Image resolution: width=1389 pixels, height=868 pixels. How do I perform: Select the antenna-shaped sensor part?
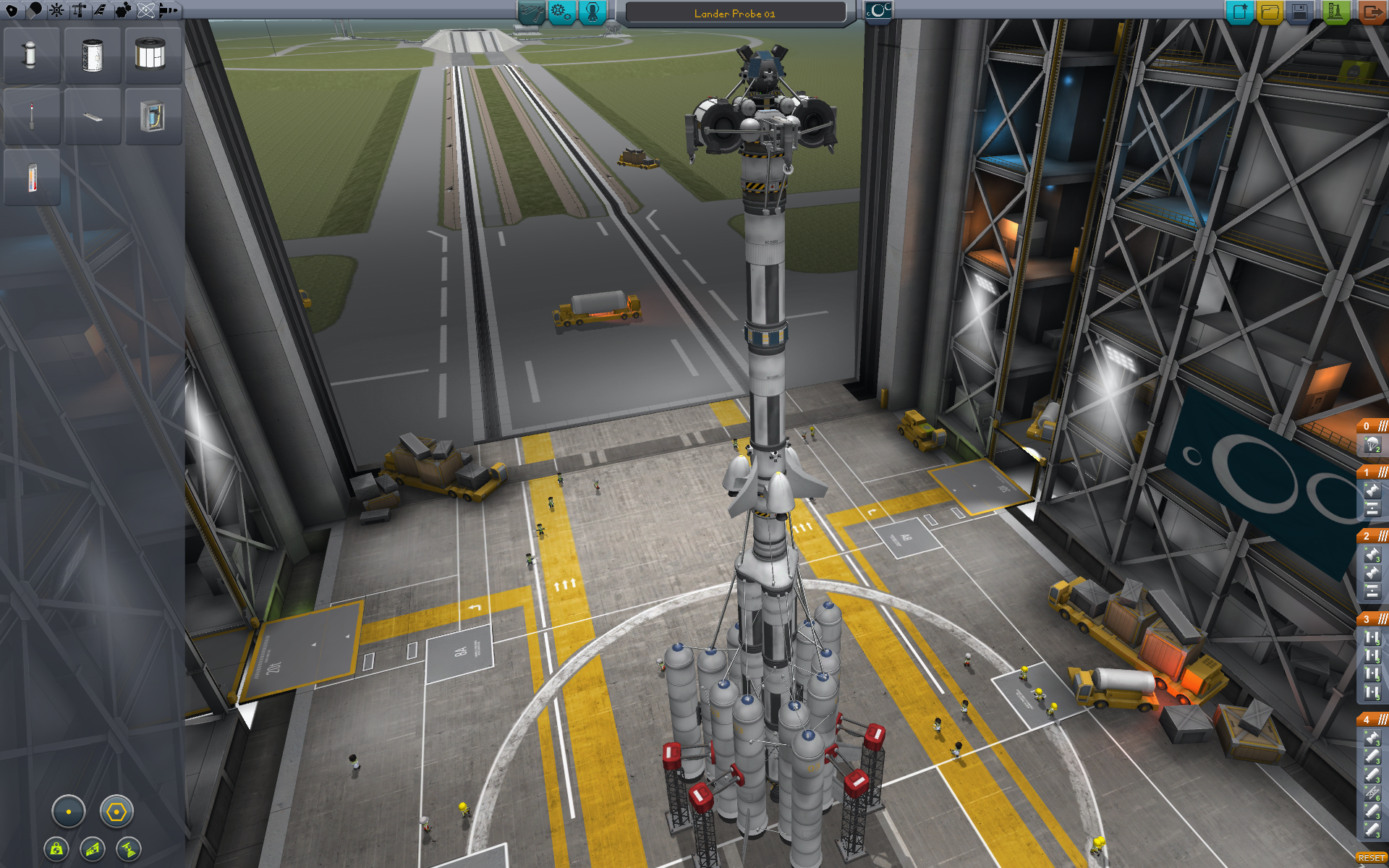(x=31, y=116)
